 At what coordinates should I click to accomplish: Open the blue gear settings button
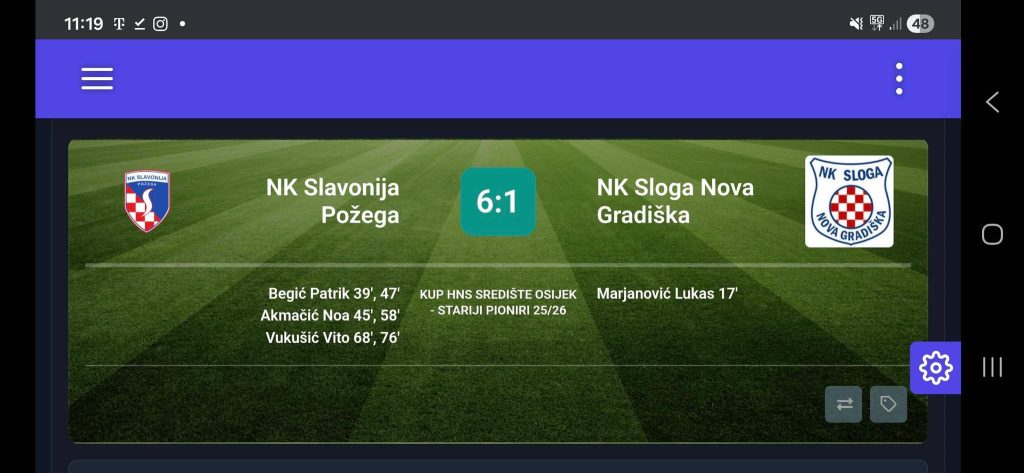tap(935, 368)
